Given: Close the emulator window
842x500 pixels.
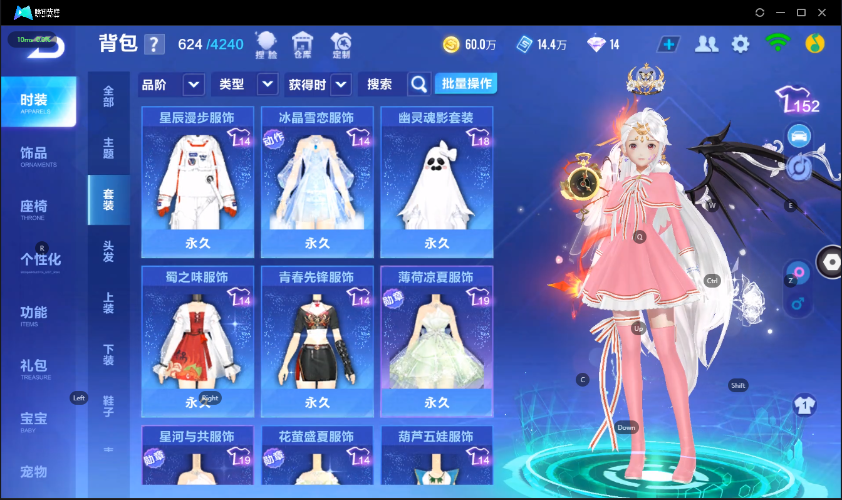Looking at the screenshot, I should (822, 12).
